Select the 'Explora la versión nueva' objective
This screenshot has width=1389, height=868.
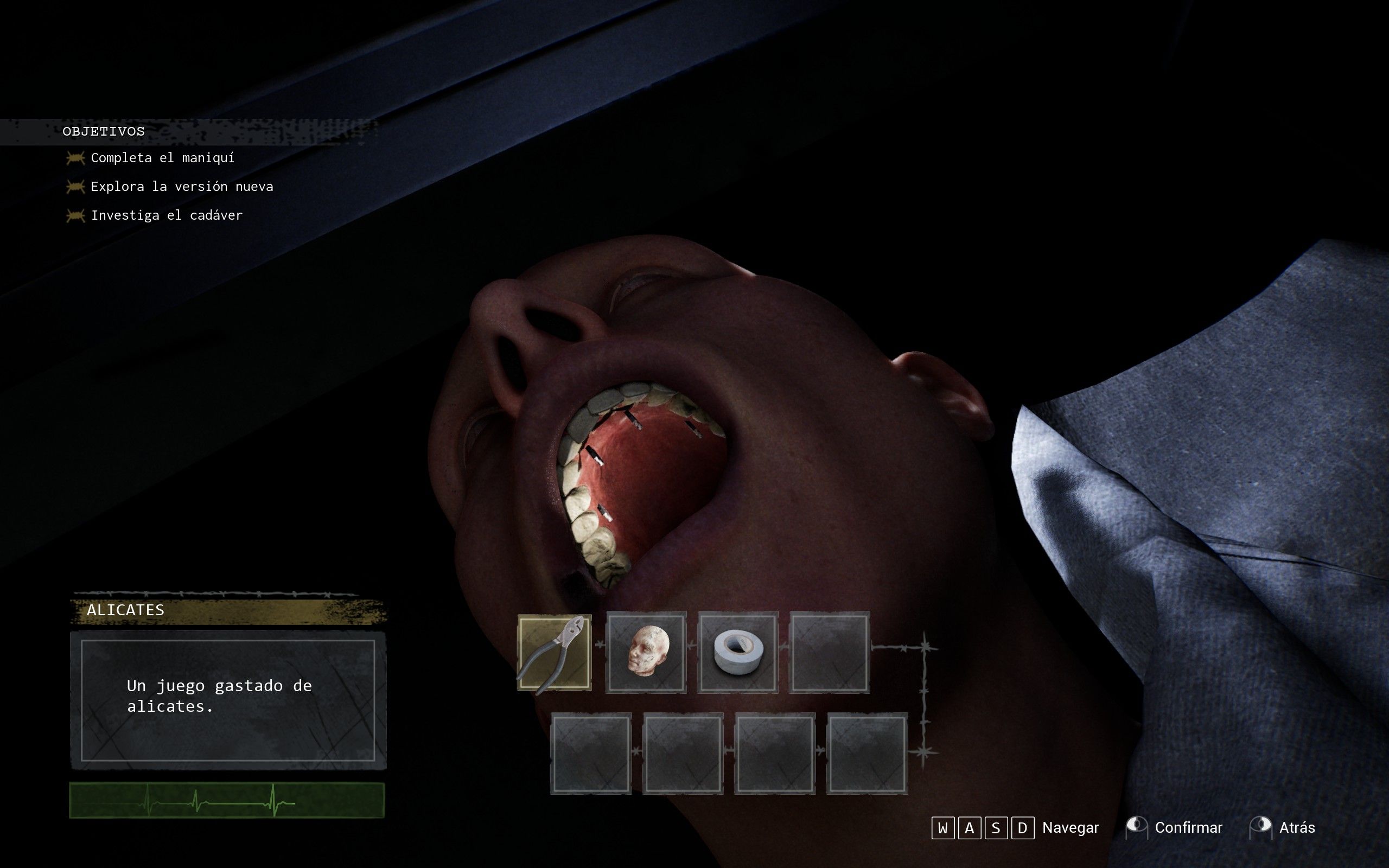click(182, 187)
